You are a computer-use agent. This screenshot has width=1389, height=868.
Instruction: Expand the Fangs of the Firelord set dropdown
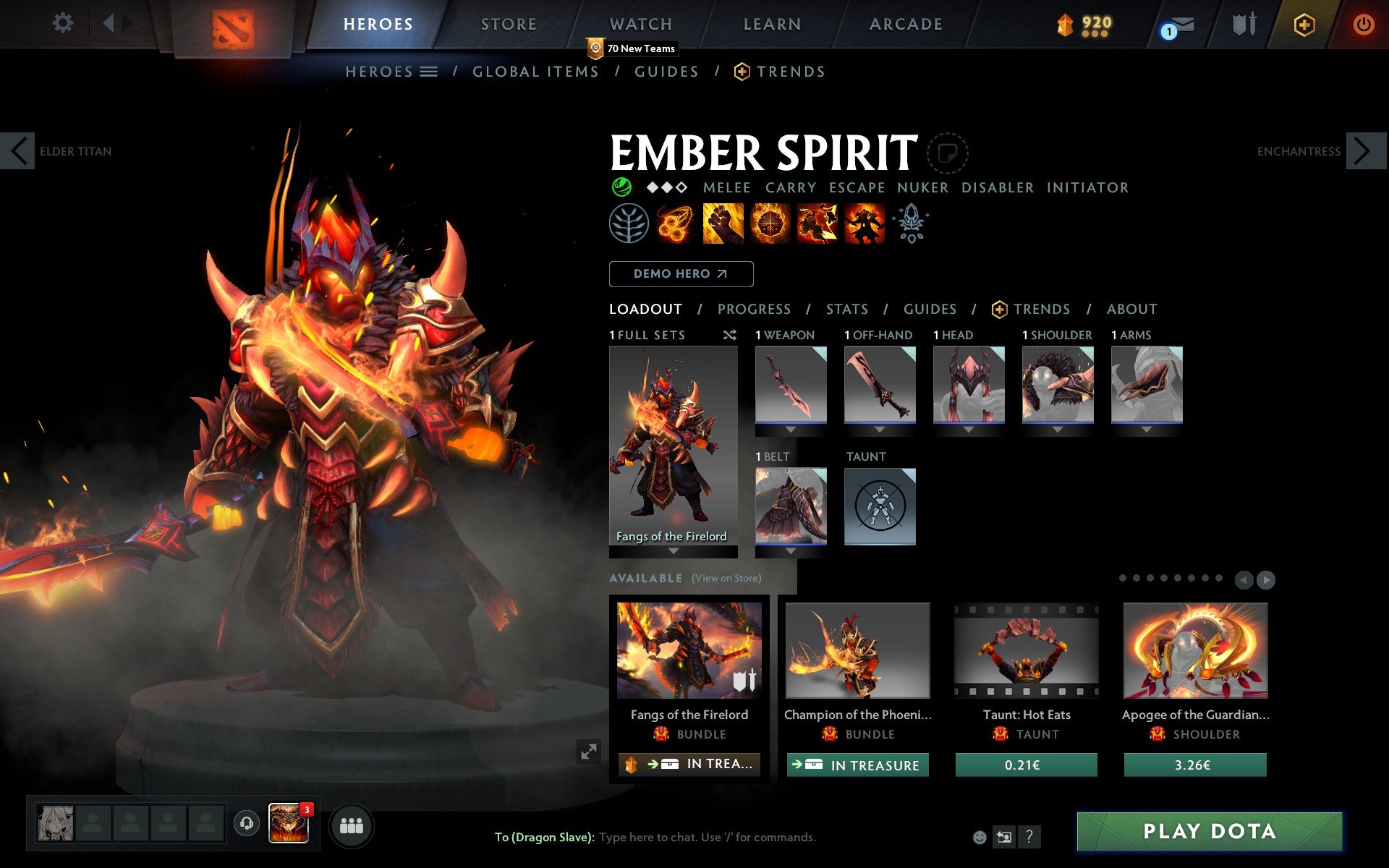click(x=673, y=552)
